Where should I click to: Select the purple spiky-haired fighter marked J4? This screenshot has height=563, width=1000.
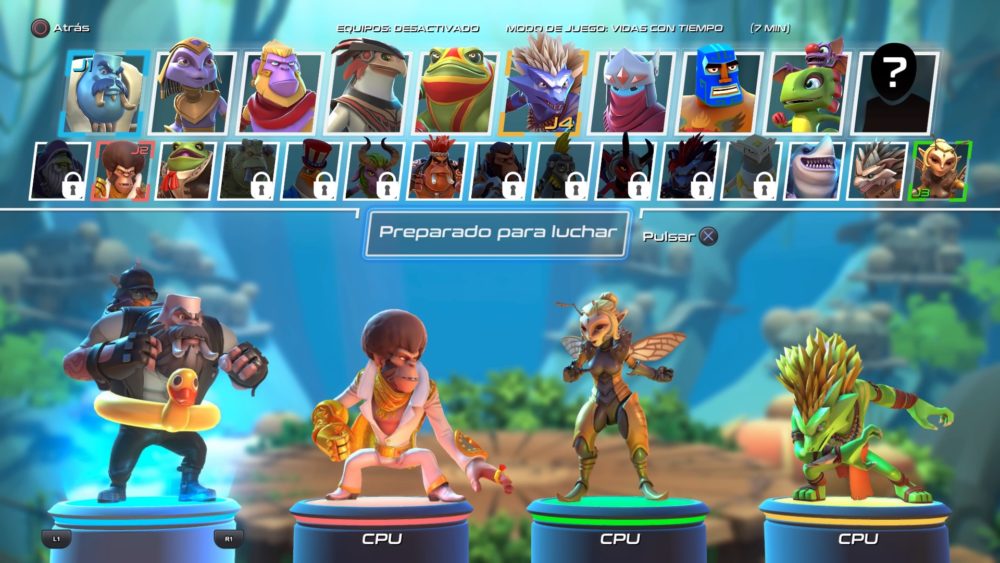[544, 93]
